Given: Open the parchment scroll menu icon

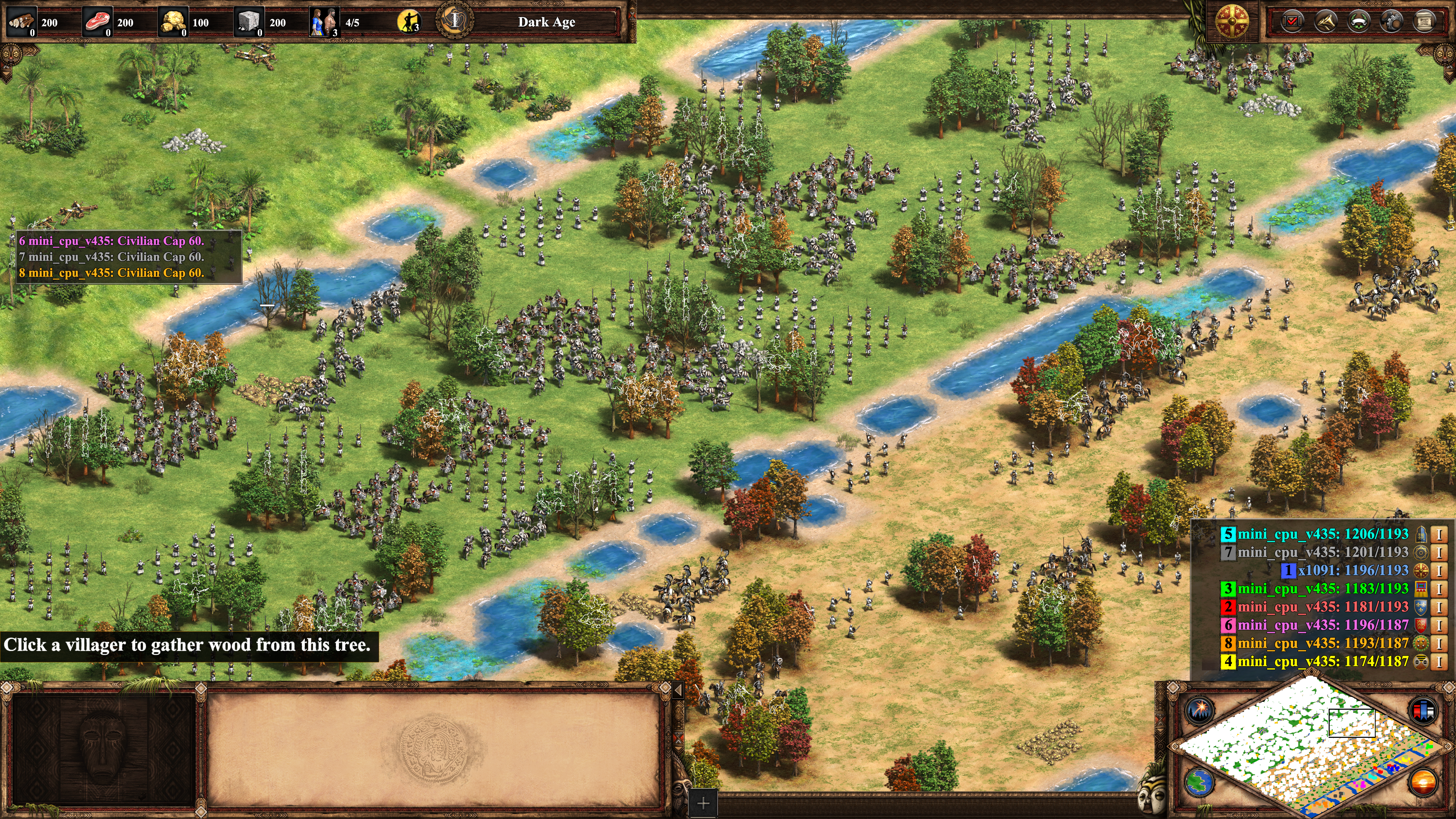Looking at the screenshot, I should (1424, 22).
